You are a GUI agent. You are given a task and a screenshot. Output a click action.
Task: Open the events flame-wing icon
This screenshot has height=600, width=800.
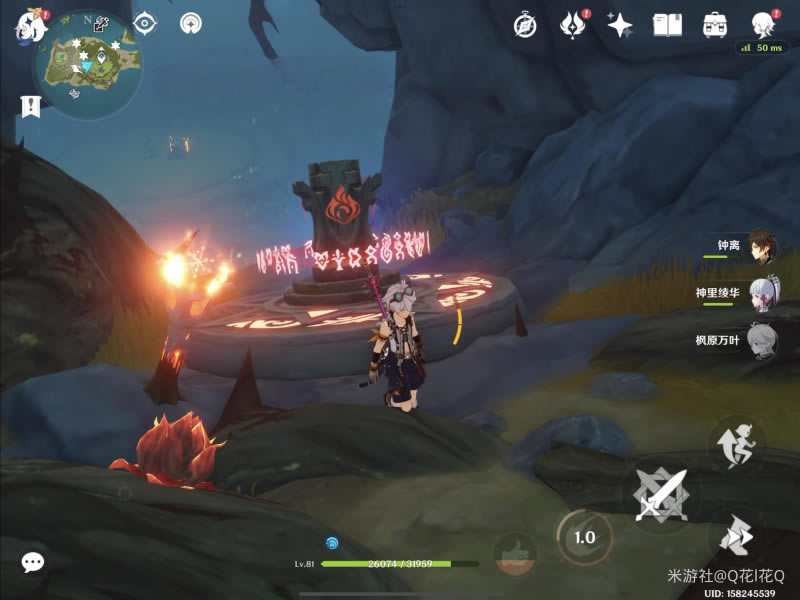[x=572, y=25]
